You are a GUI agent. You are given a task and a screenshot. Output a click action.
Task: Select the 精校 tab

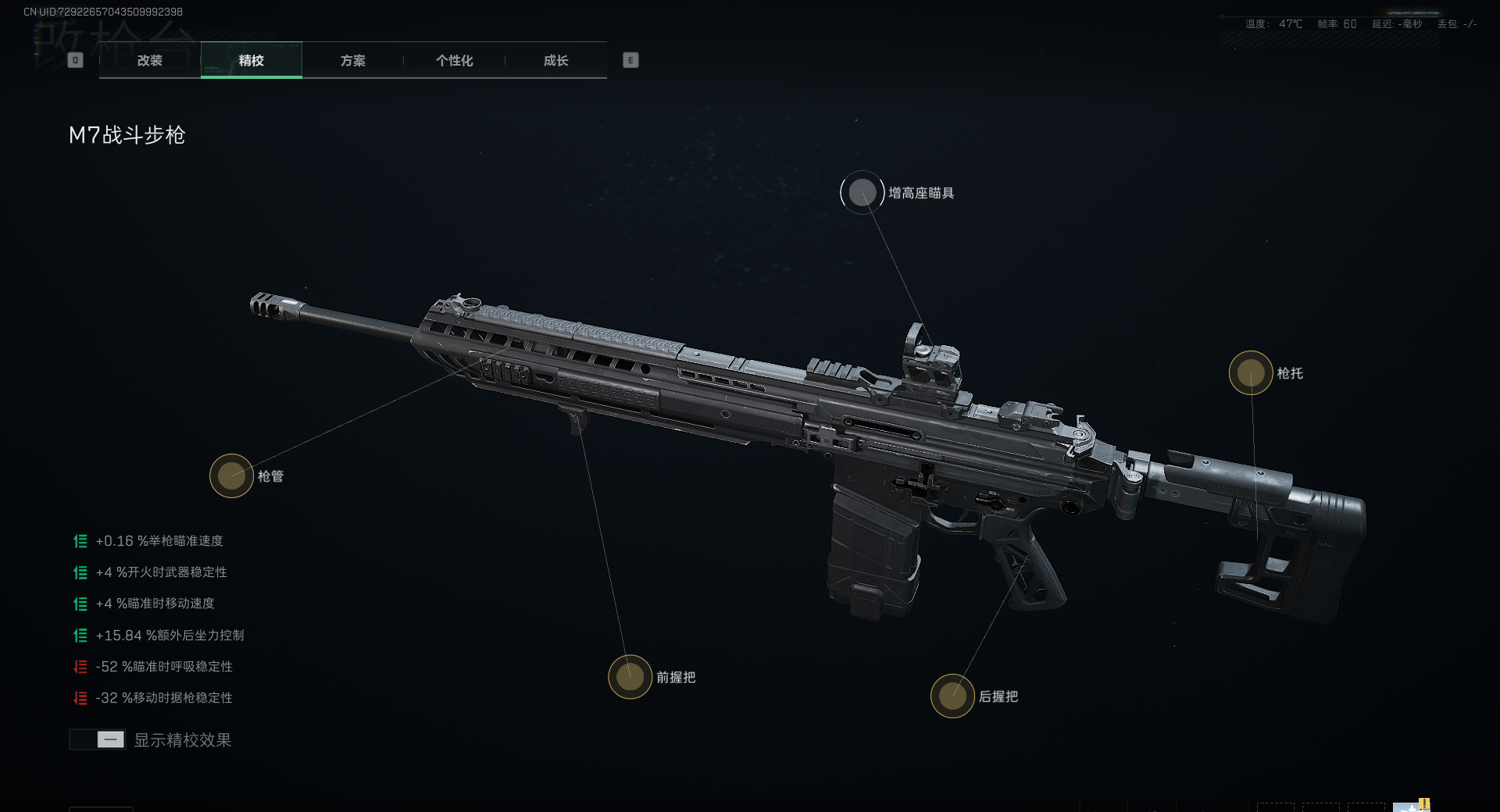click(251, 60)
